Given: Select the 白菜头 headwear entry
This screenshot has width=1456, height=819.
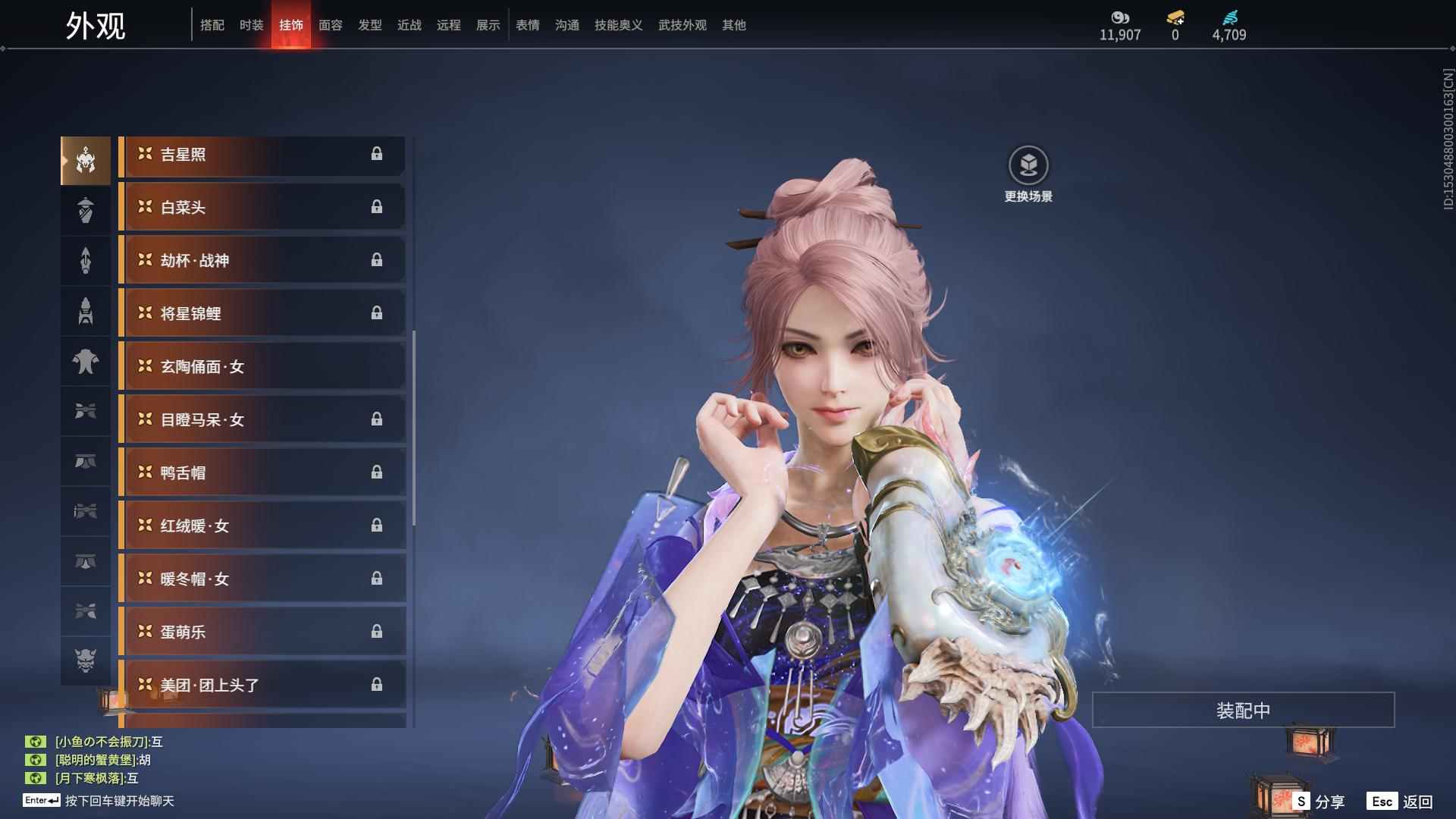Looking at the screenshot, I should tap(262, 208).
